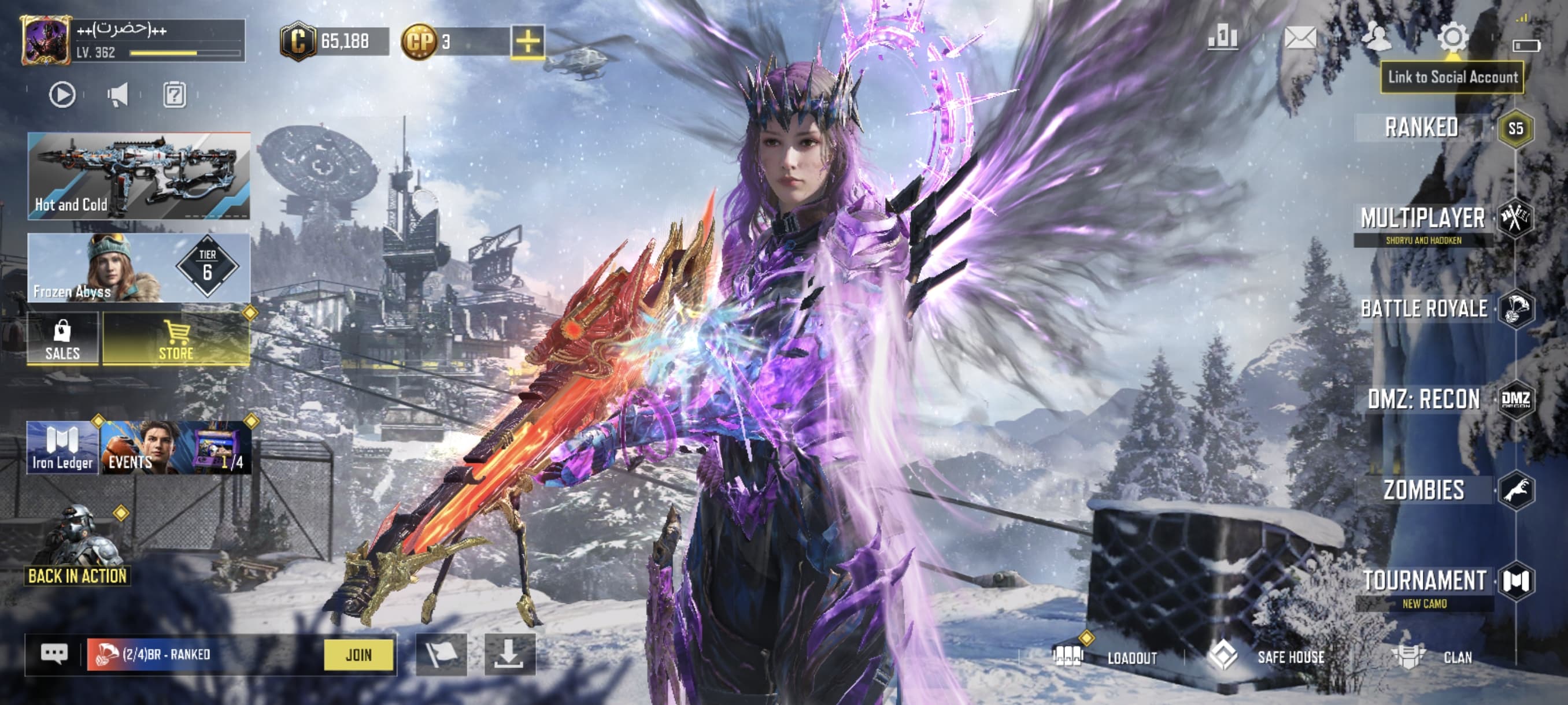The image size is (1568, 705).
Task: Open the mail inbox envelope
Action: pyautogui.click(x=1300, y=38)
